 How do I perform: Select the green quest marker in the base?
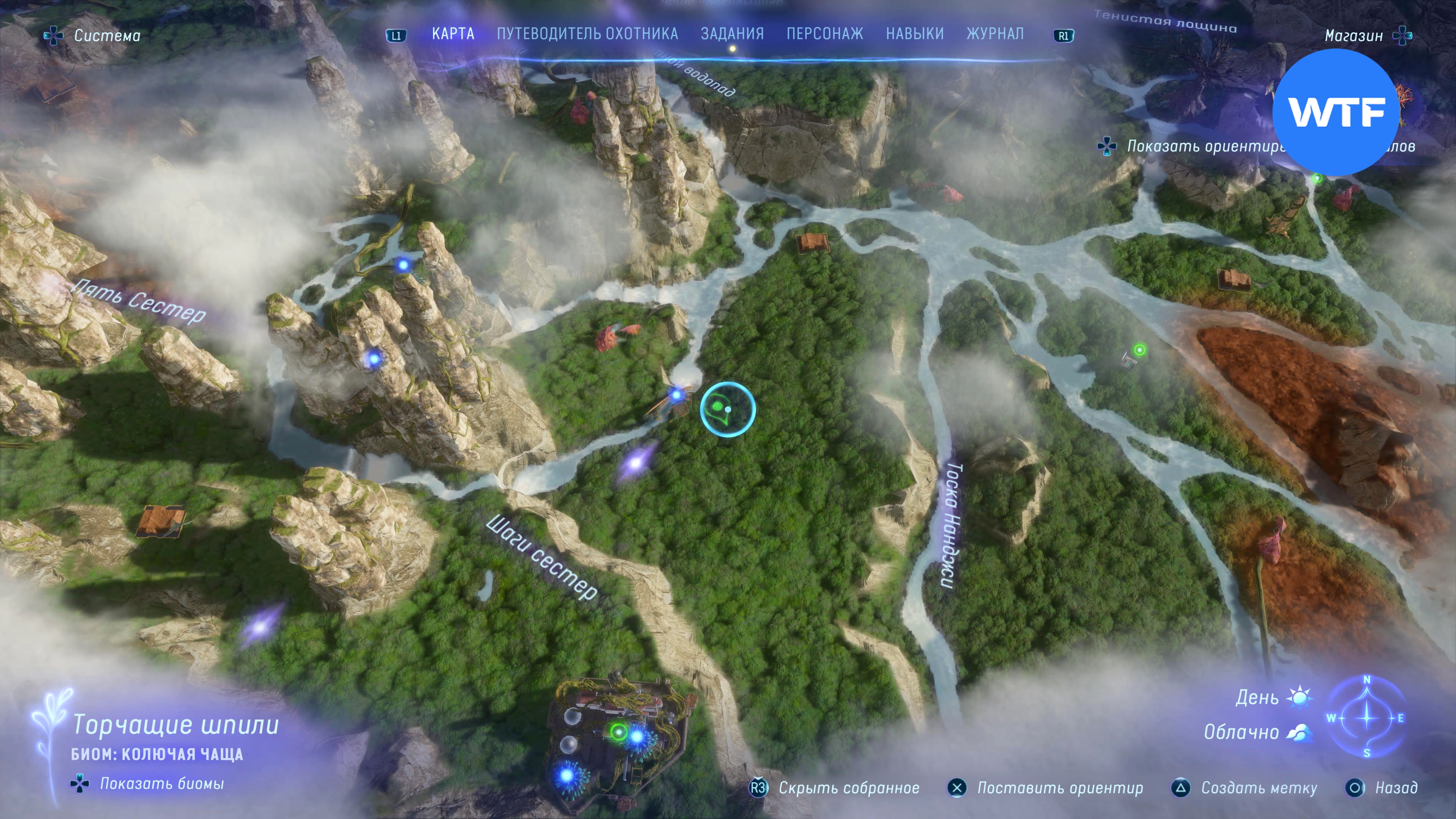click(x=618, y=733)
